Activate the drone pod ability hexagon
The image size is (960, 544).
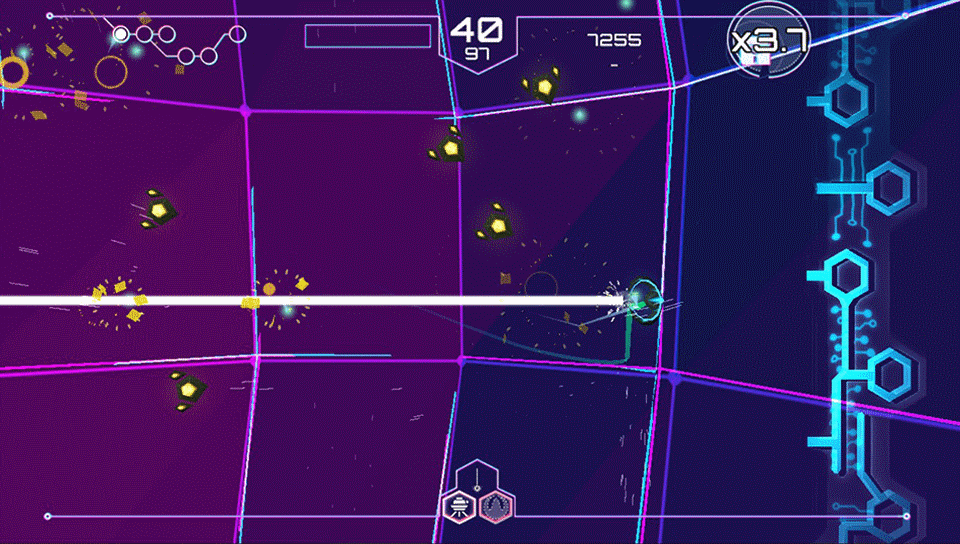pos(459,505)
